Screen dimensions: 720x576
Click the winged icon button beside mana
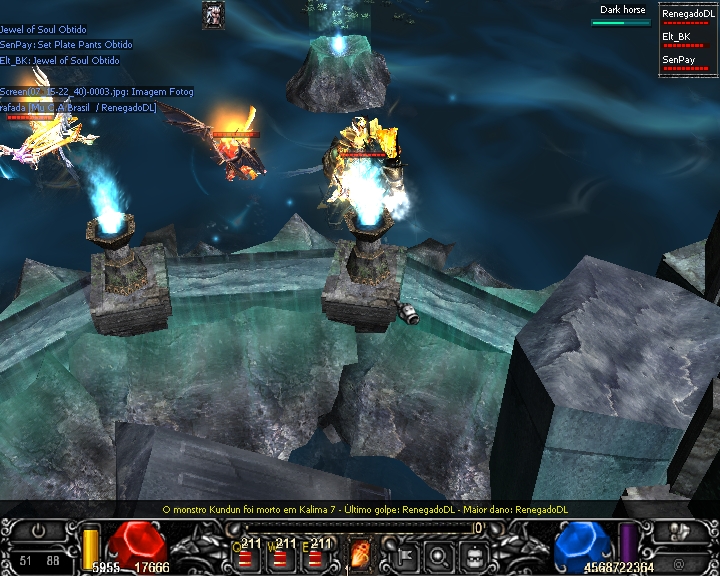pyautogui.click(x=679, y=530)
